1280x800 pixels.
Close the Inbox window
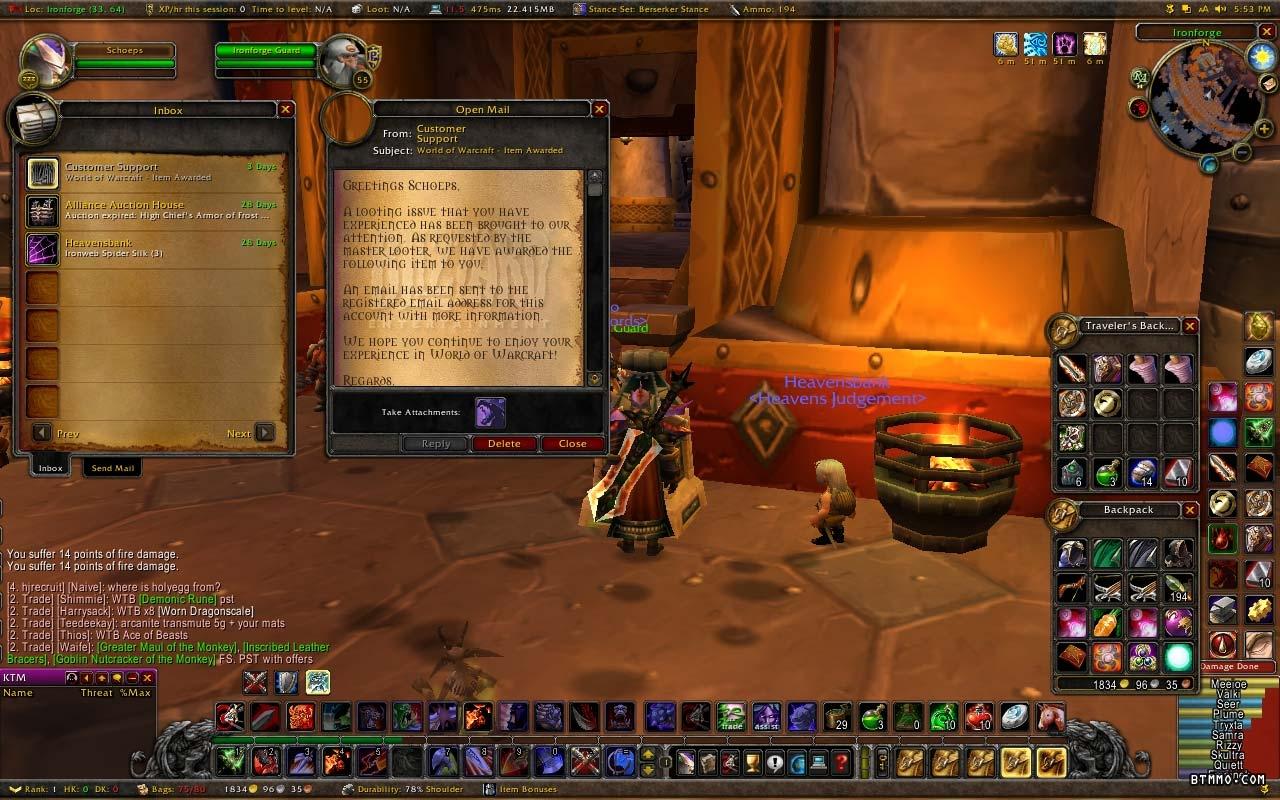coord(286,110)
